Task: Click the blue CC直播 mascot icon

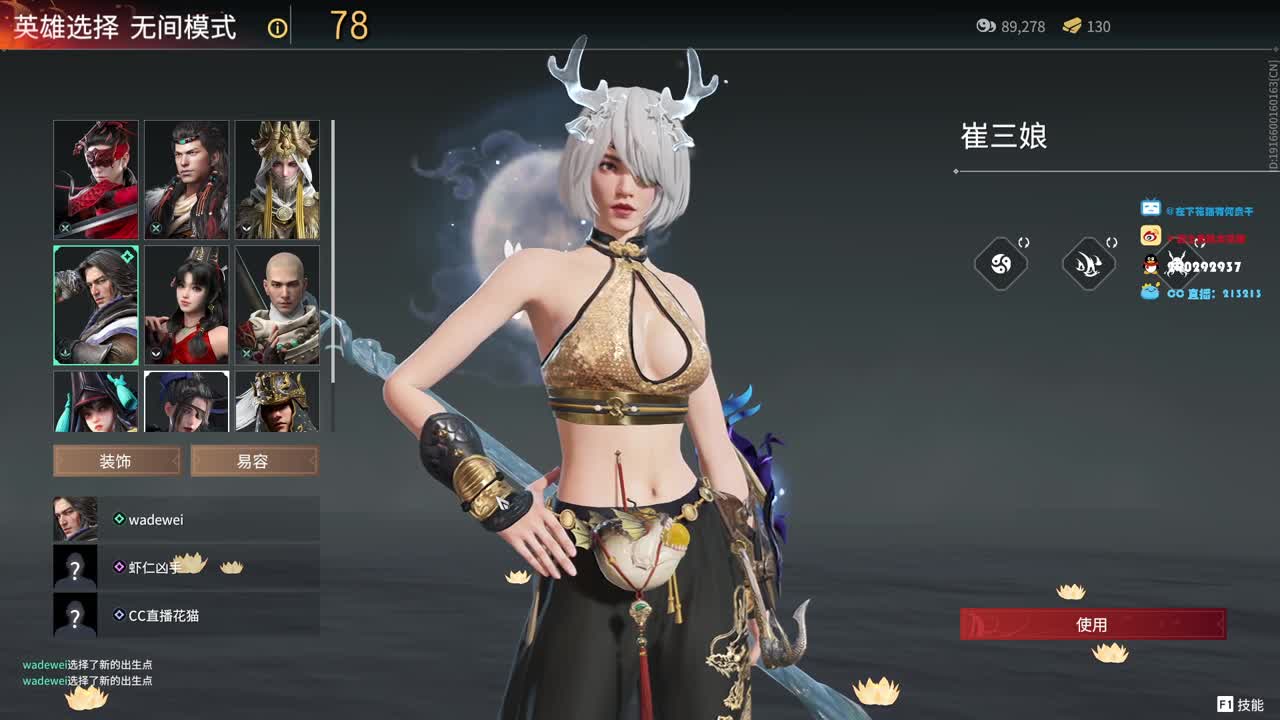Action: coord(1149,292)
